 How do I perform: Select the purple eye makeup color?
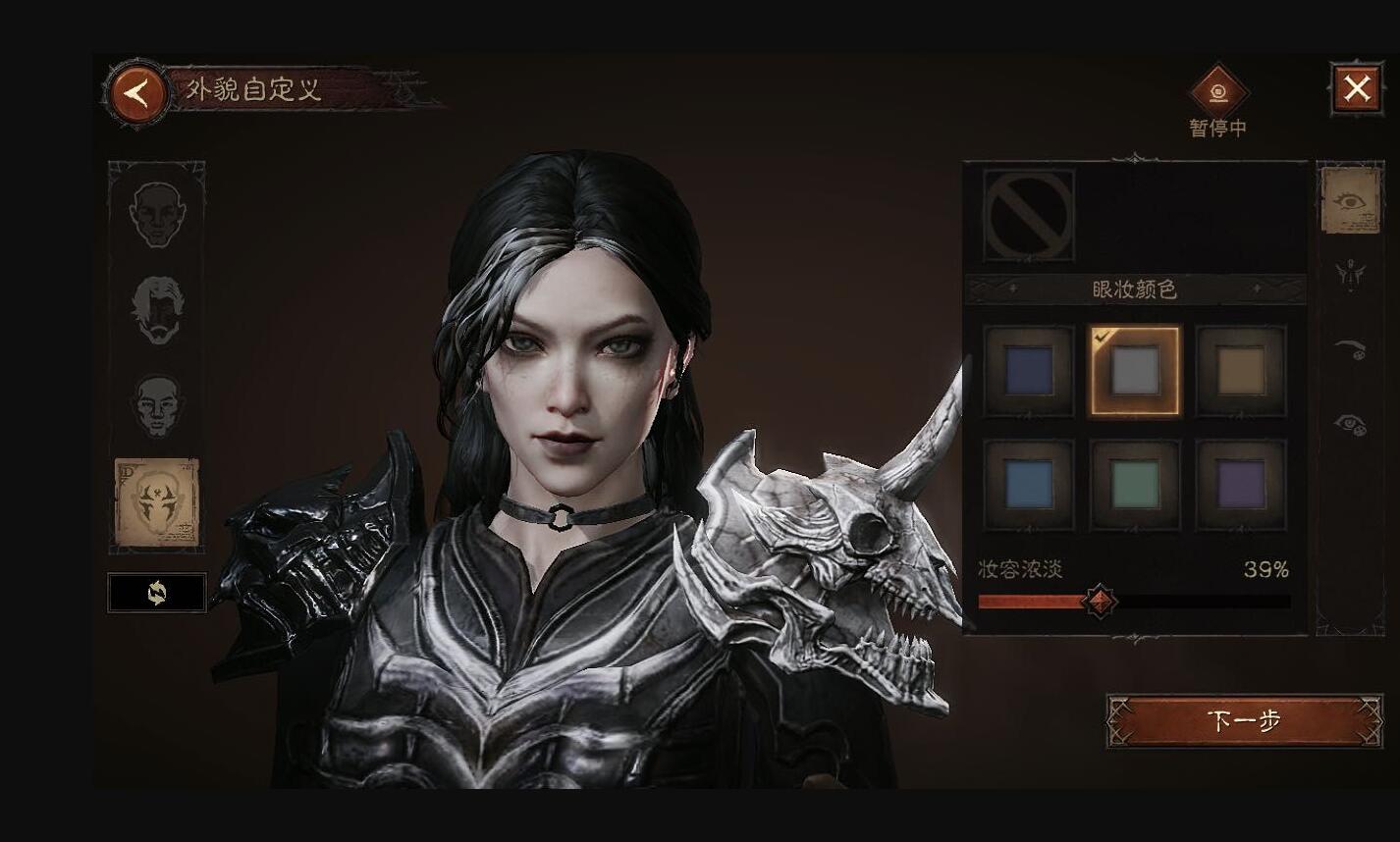tap(1241, 485)
